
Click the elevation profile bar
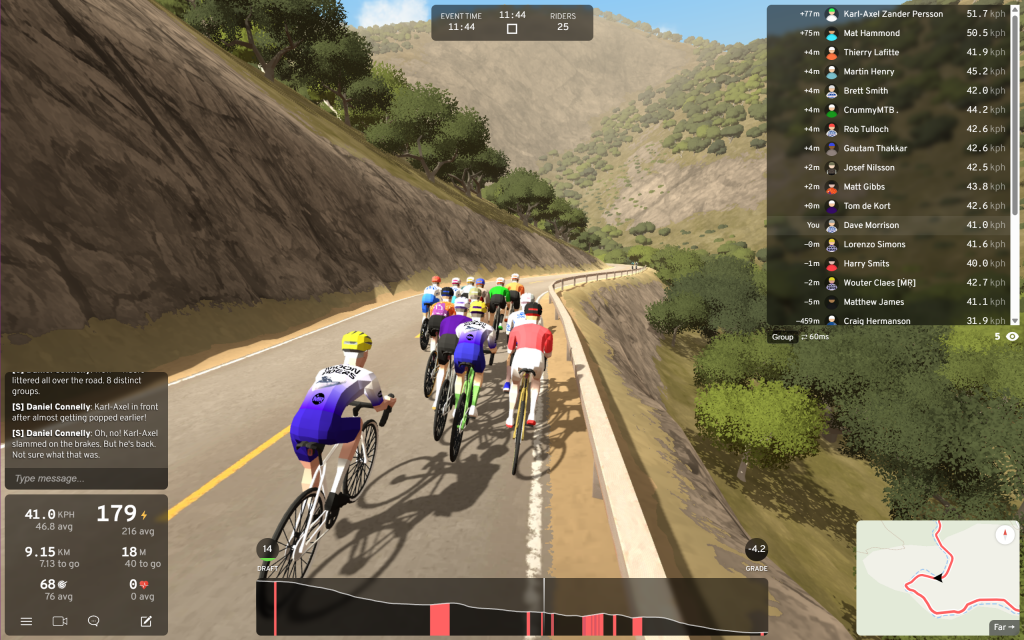pyautogui.click(x=510, y=606)
